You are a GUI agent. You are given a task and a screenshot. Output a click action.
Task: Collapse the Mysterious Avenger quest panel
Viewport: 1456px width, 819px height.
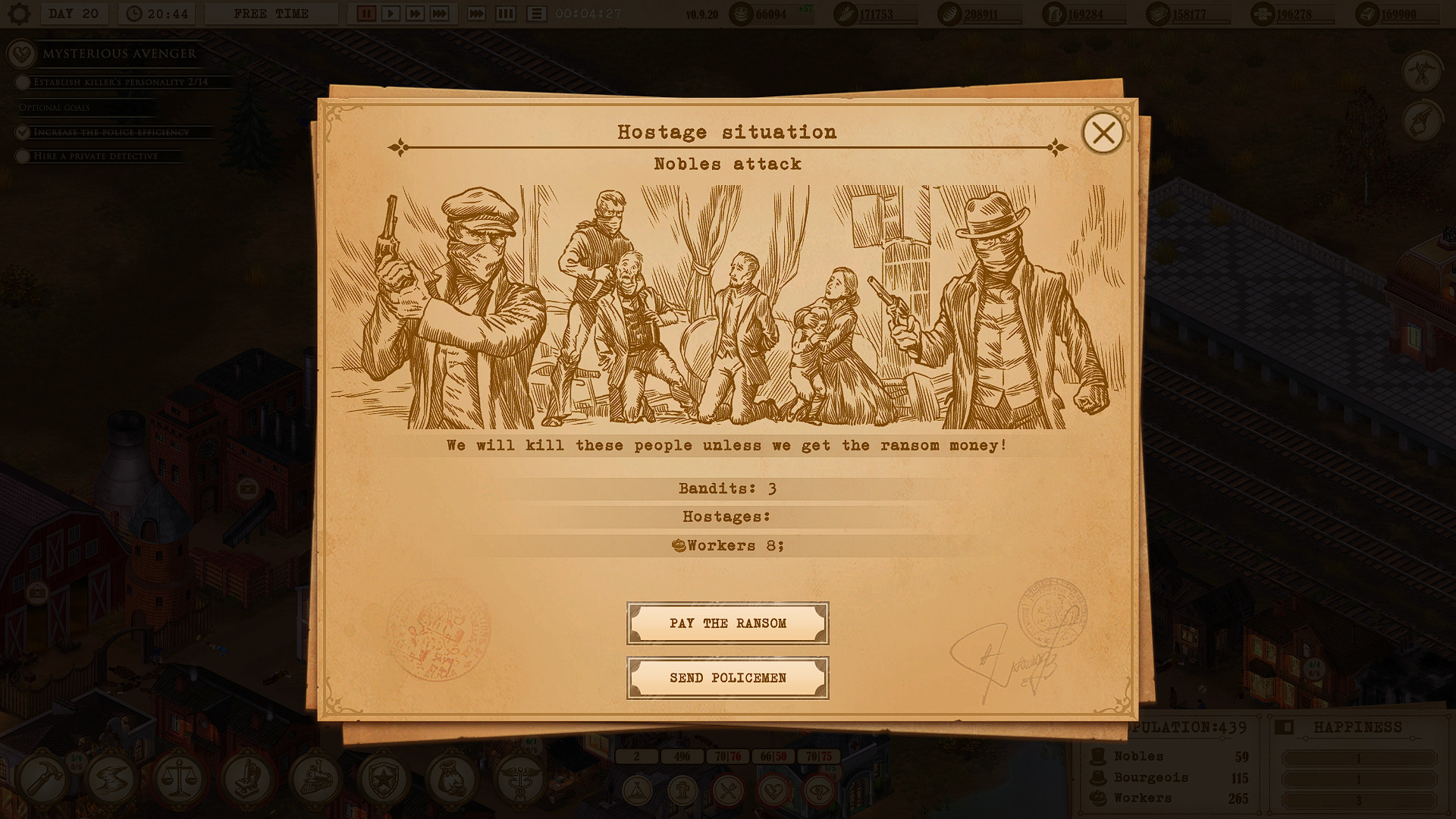point(20,54)
